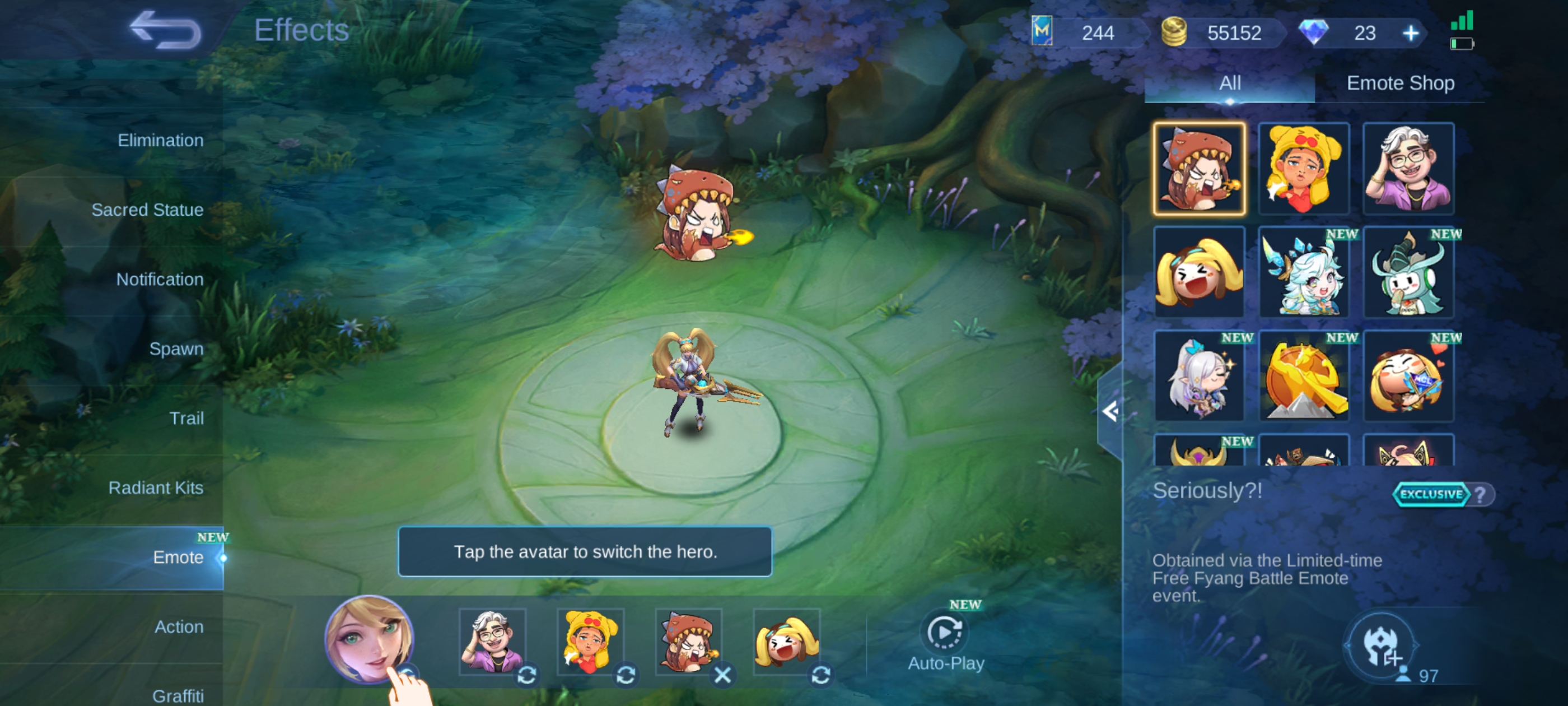Choose the Spawn effects category

pyautogui.click(x=176, y=349)
